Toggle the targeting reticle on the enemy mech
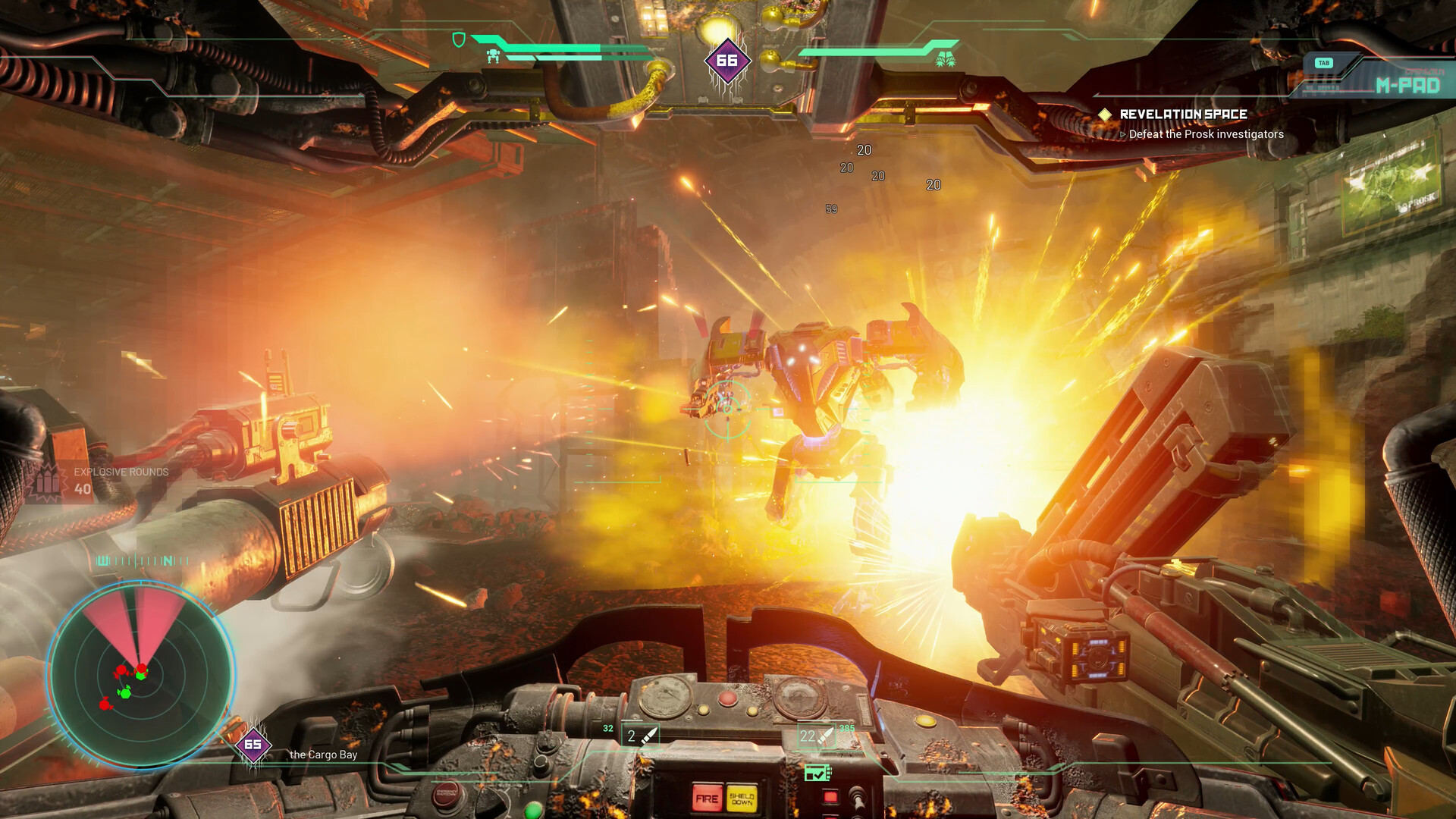1456x819 pixels. click(730, 409)
